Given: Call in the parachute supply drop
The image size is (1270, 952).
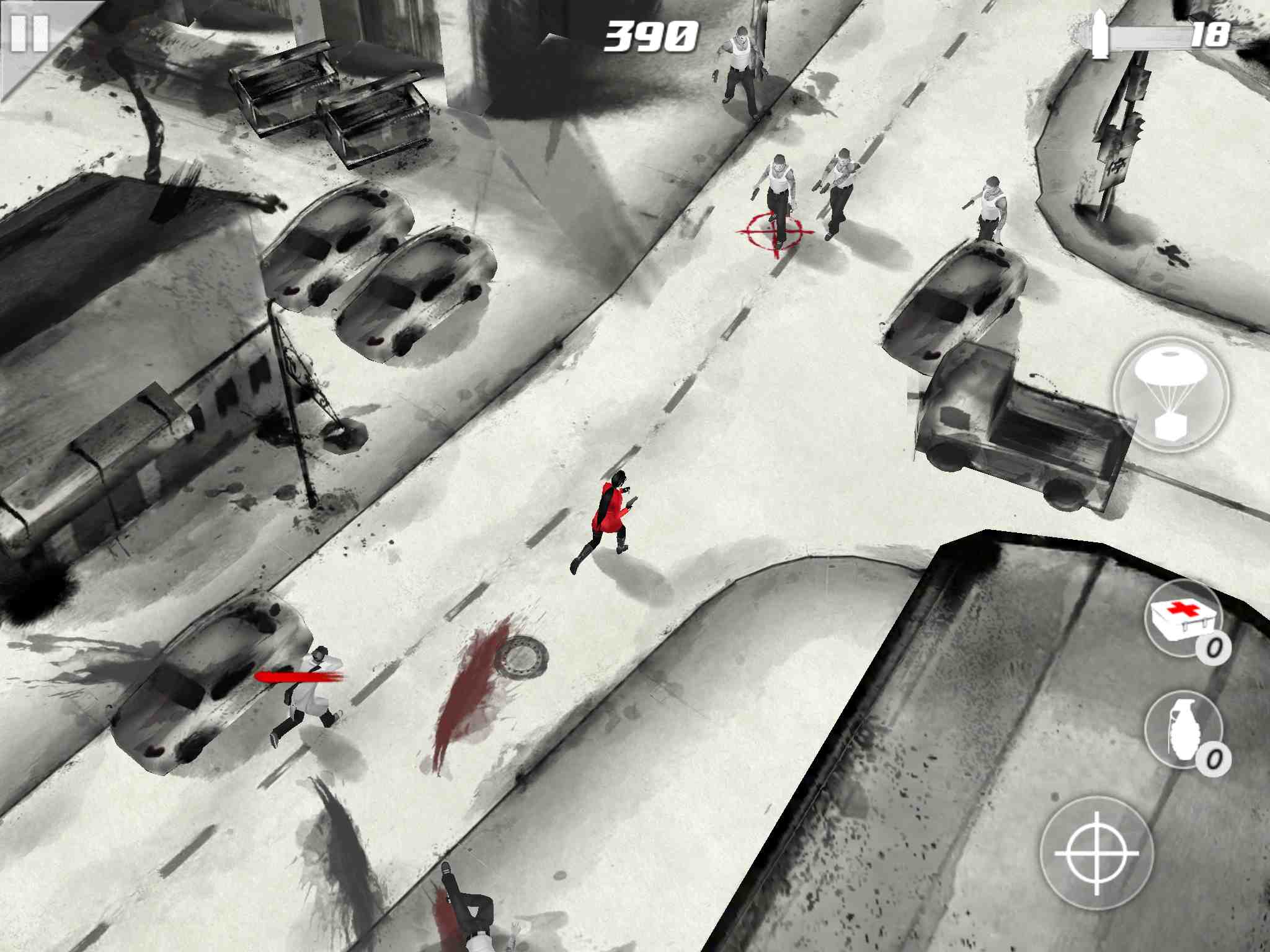Looking at the screenshot, I should [x=1170, y=395].
